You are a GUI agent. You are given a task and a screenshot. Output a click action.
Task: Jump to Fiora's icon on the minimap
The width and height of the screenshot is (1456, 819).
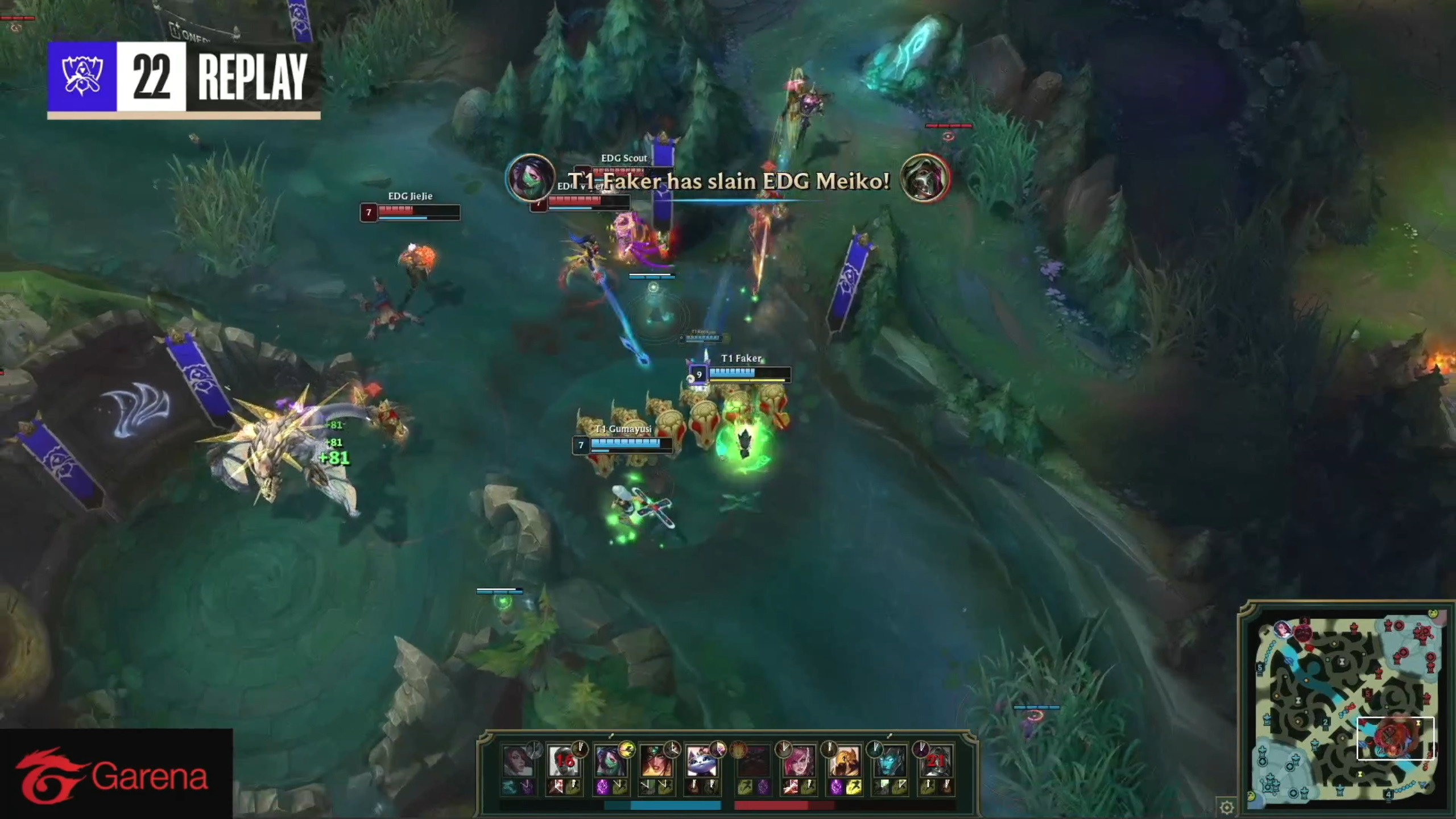[1283, 629]
